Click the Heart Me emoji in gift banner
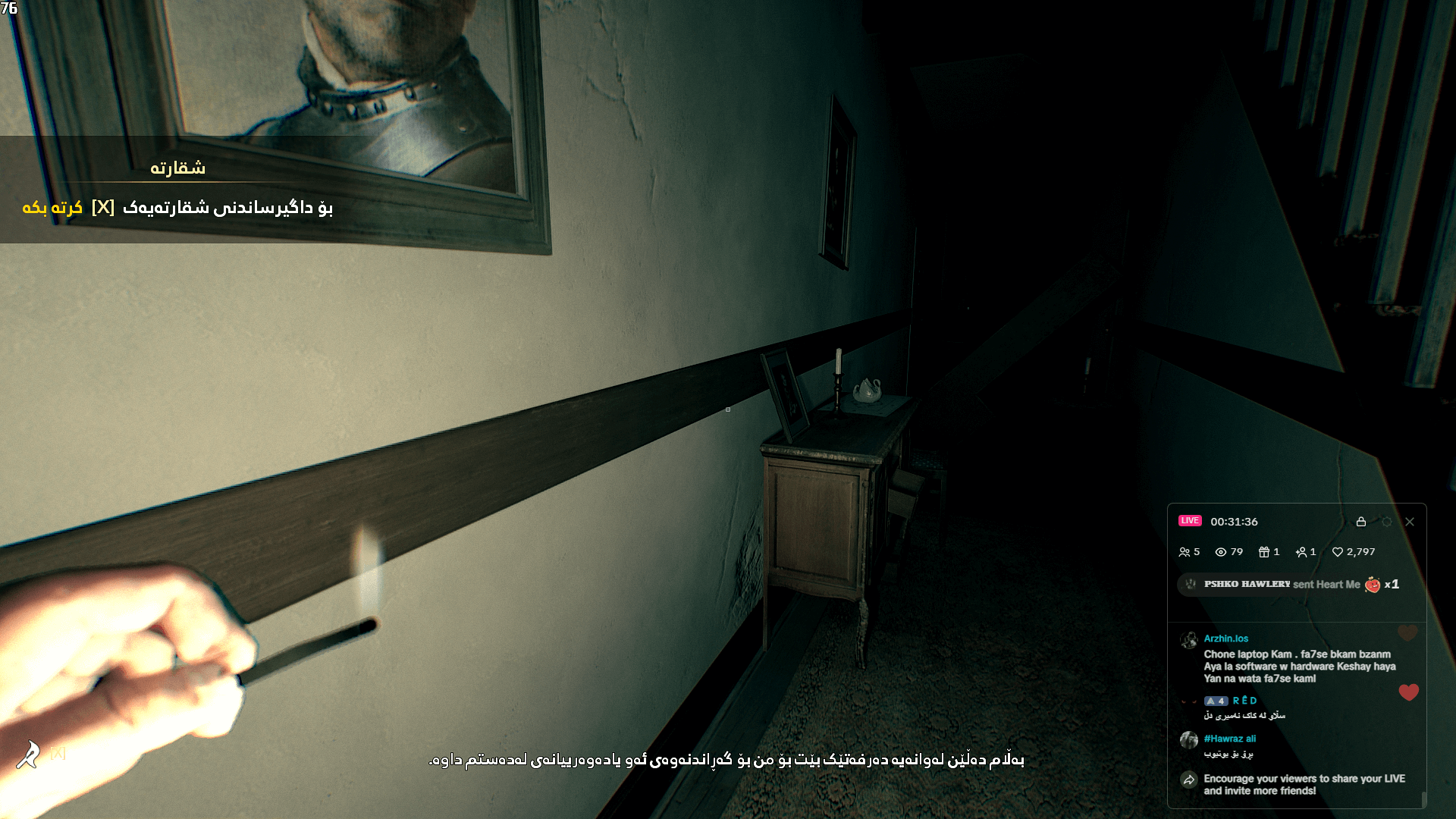This screenshot has height=819, width=1456. pos(1372,585)
